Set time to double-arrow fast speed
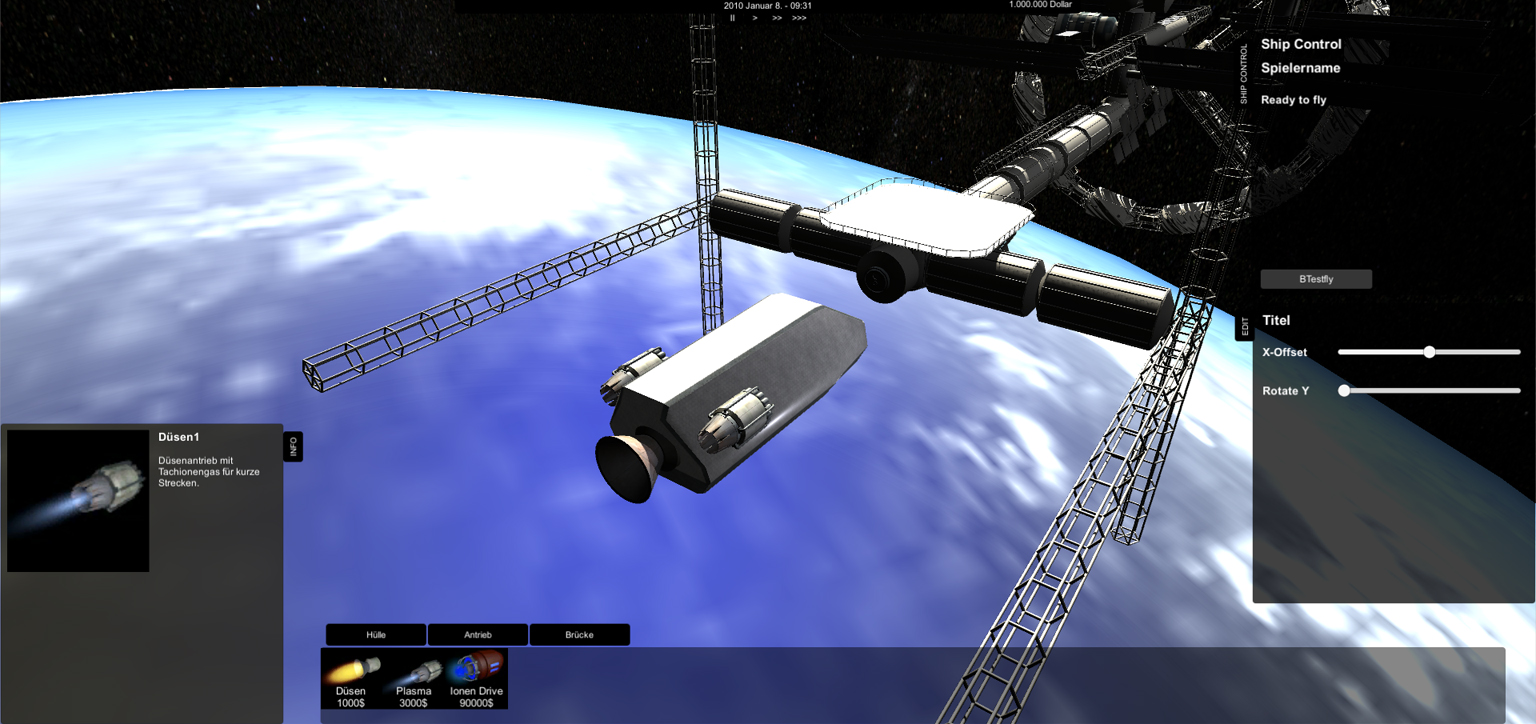This screenshot has width=1536, height=724. [777, 18]
